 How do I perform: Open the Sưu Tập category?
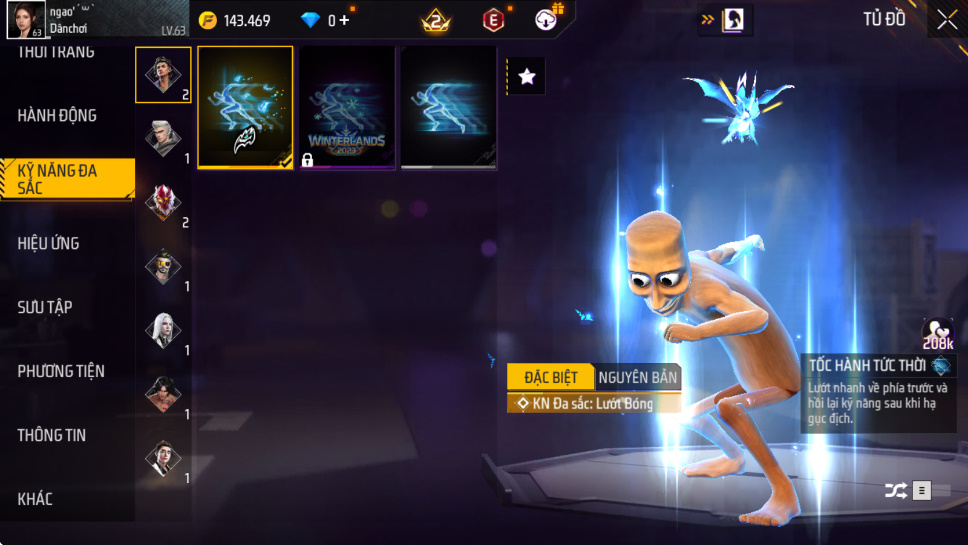tap(45, 307)
